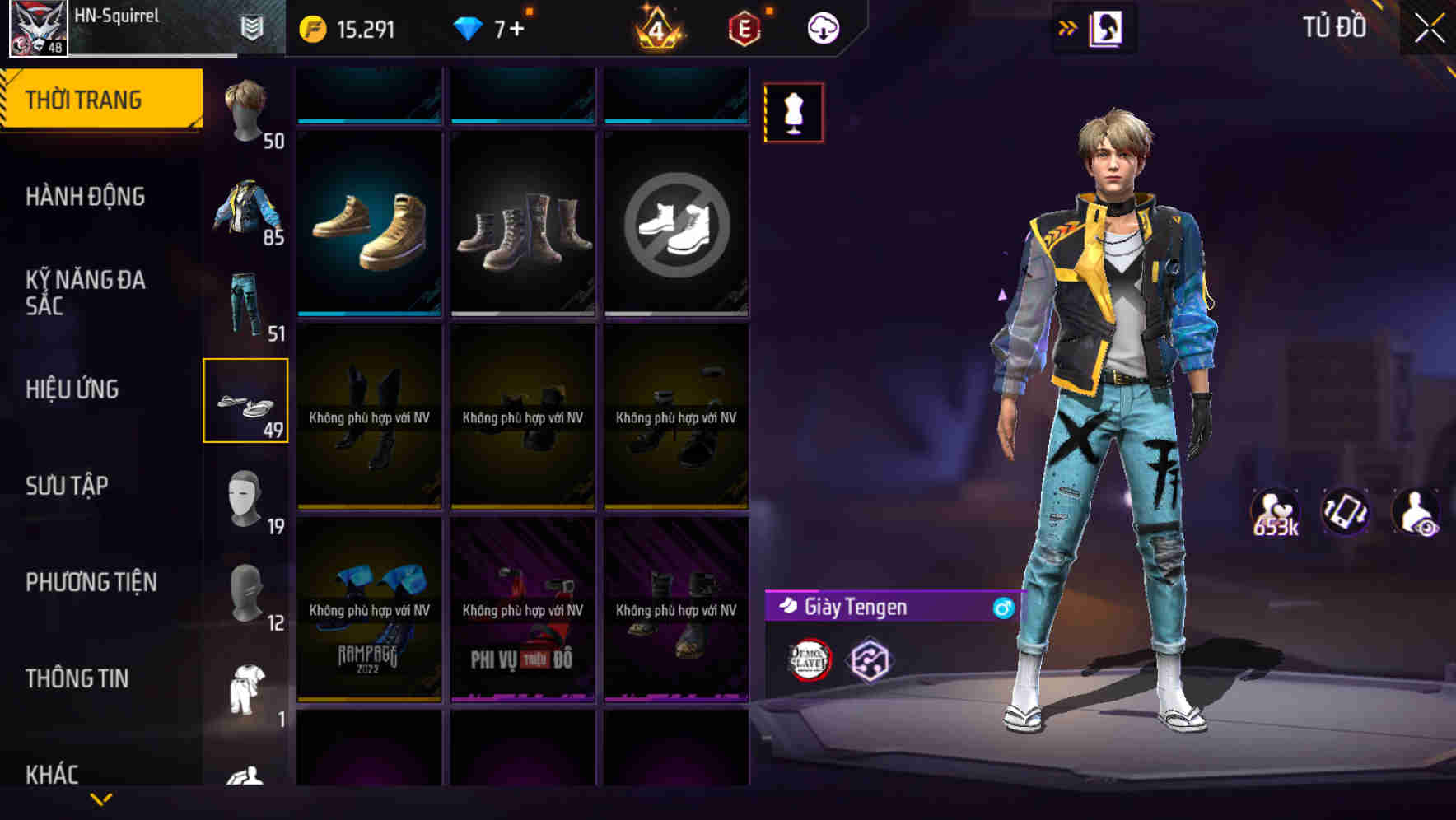Viewport: 1456px width, 820px height.
Task: Click the cloud download icon in top bar
Action: click(821, 27)
